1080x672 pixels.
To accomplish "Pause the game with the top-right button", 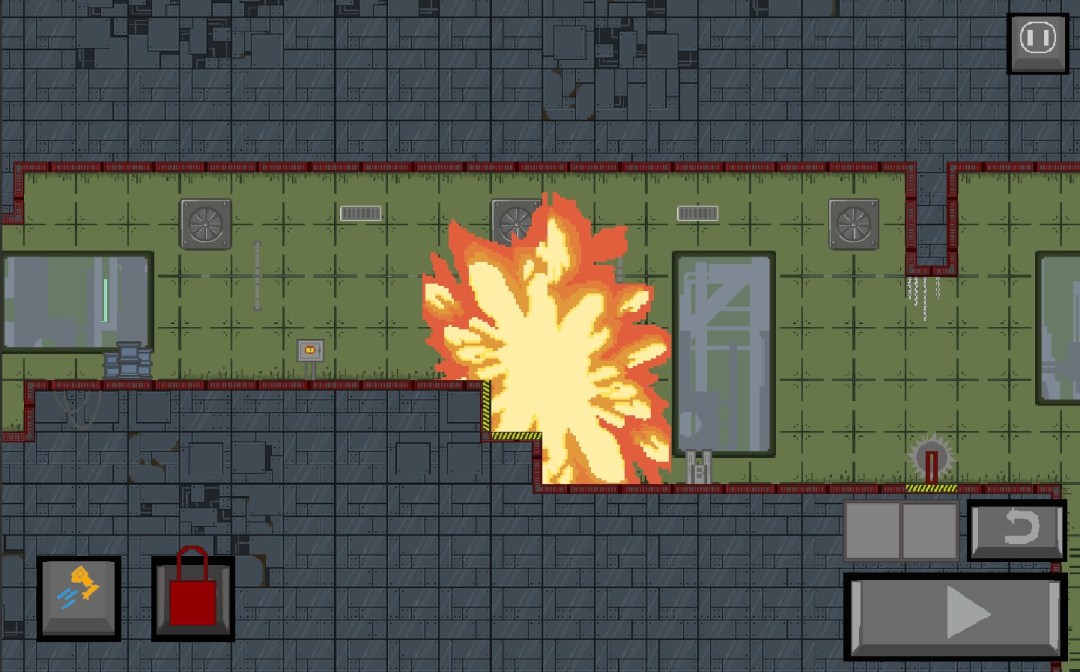I will 1037,42.
